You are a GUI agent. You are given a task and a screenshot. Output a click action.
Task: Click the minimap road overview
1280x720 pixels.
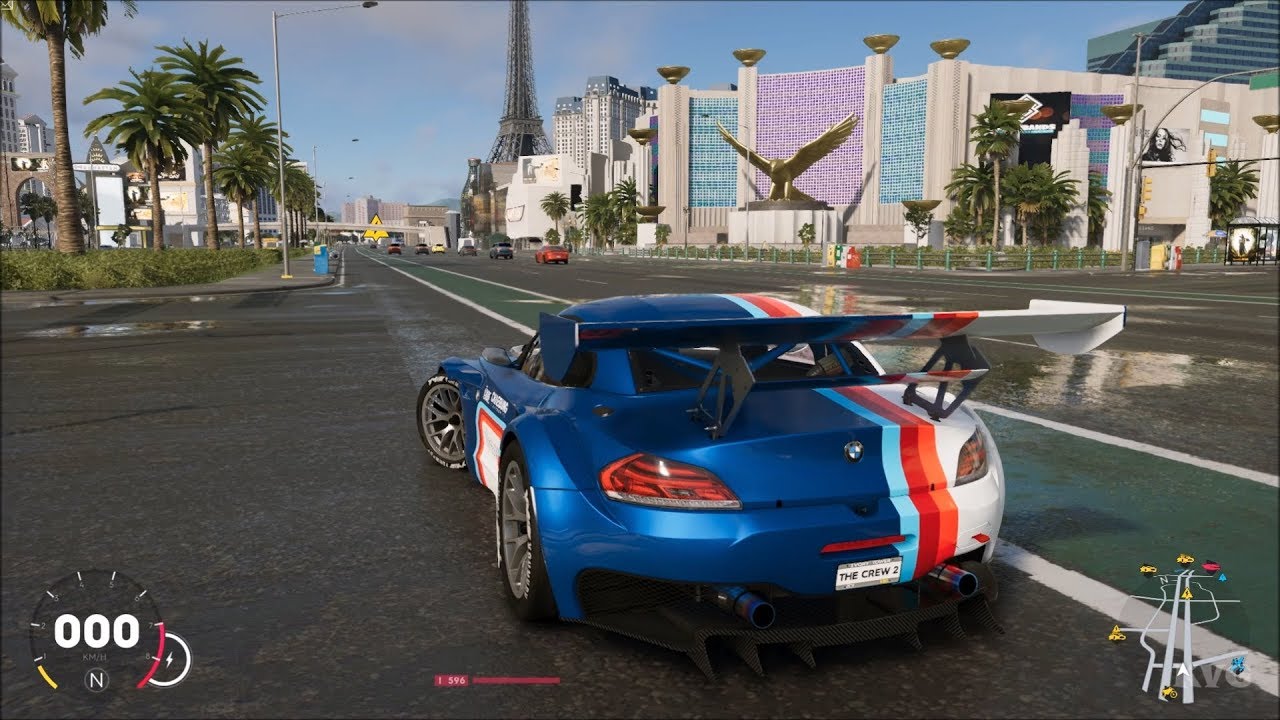(1180, 630)
